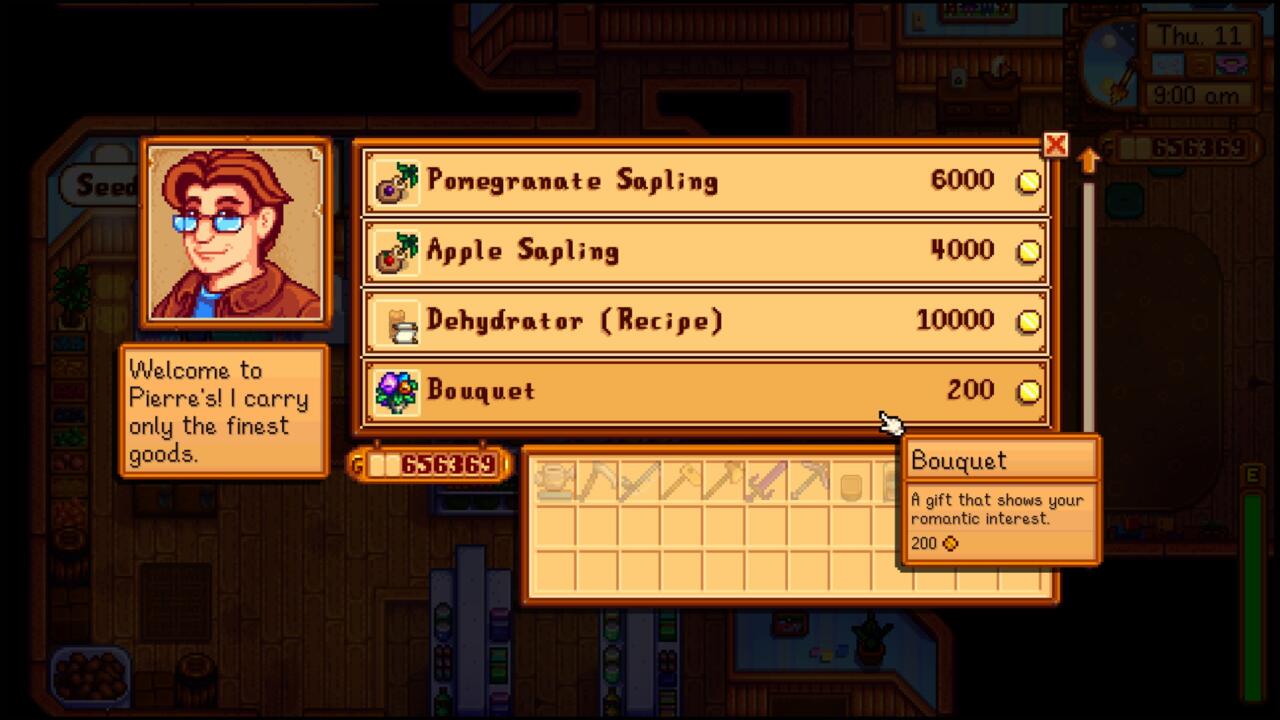This screenshot has height=720, width=1280.
Task: Close the shop menu with the X
Action: tap(1055, 146)
